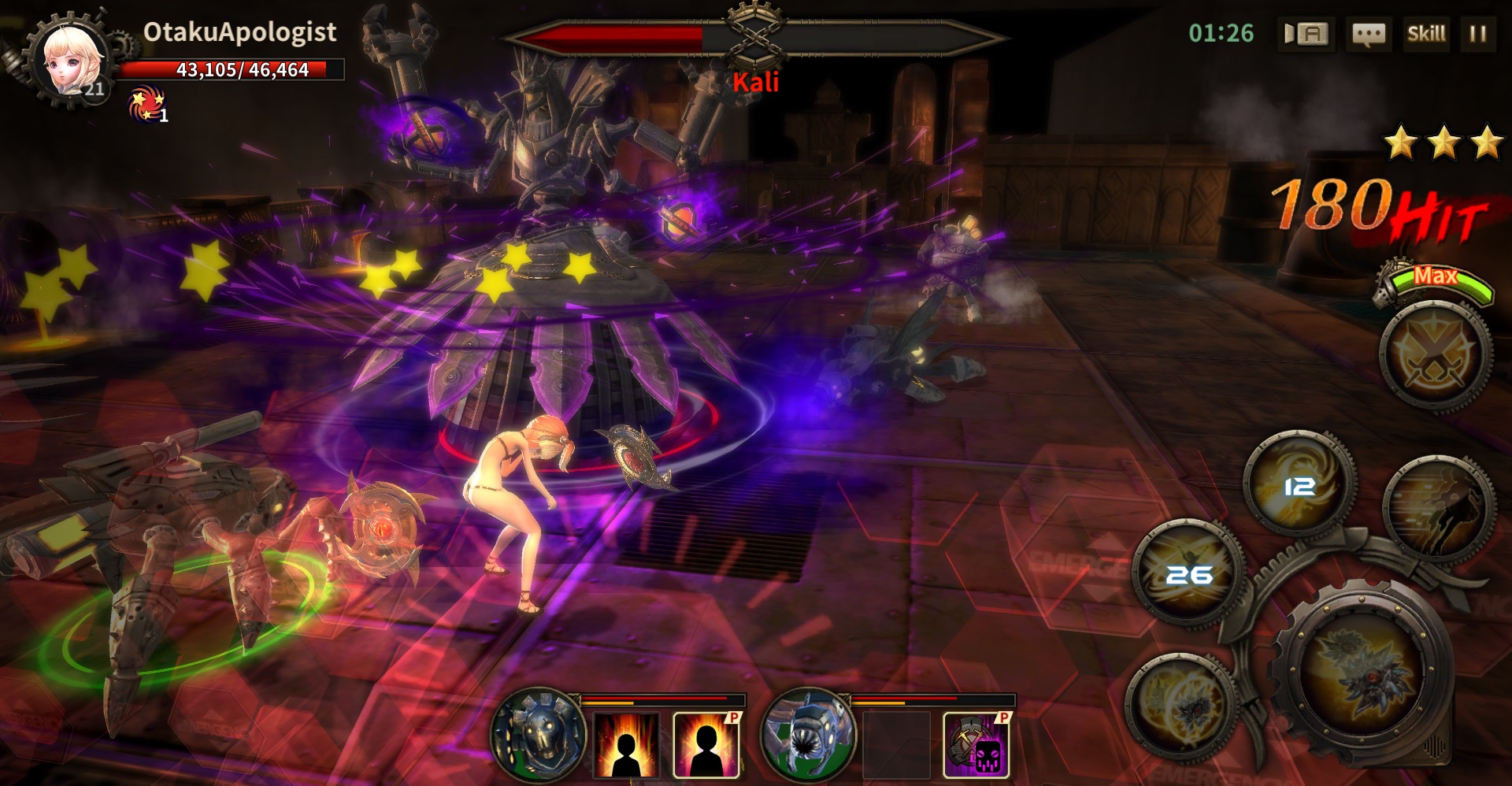Trigger the dash running-figure skill
This screenshot has height=786, width=1512.
click(1438, 510)
